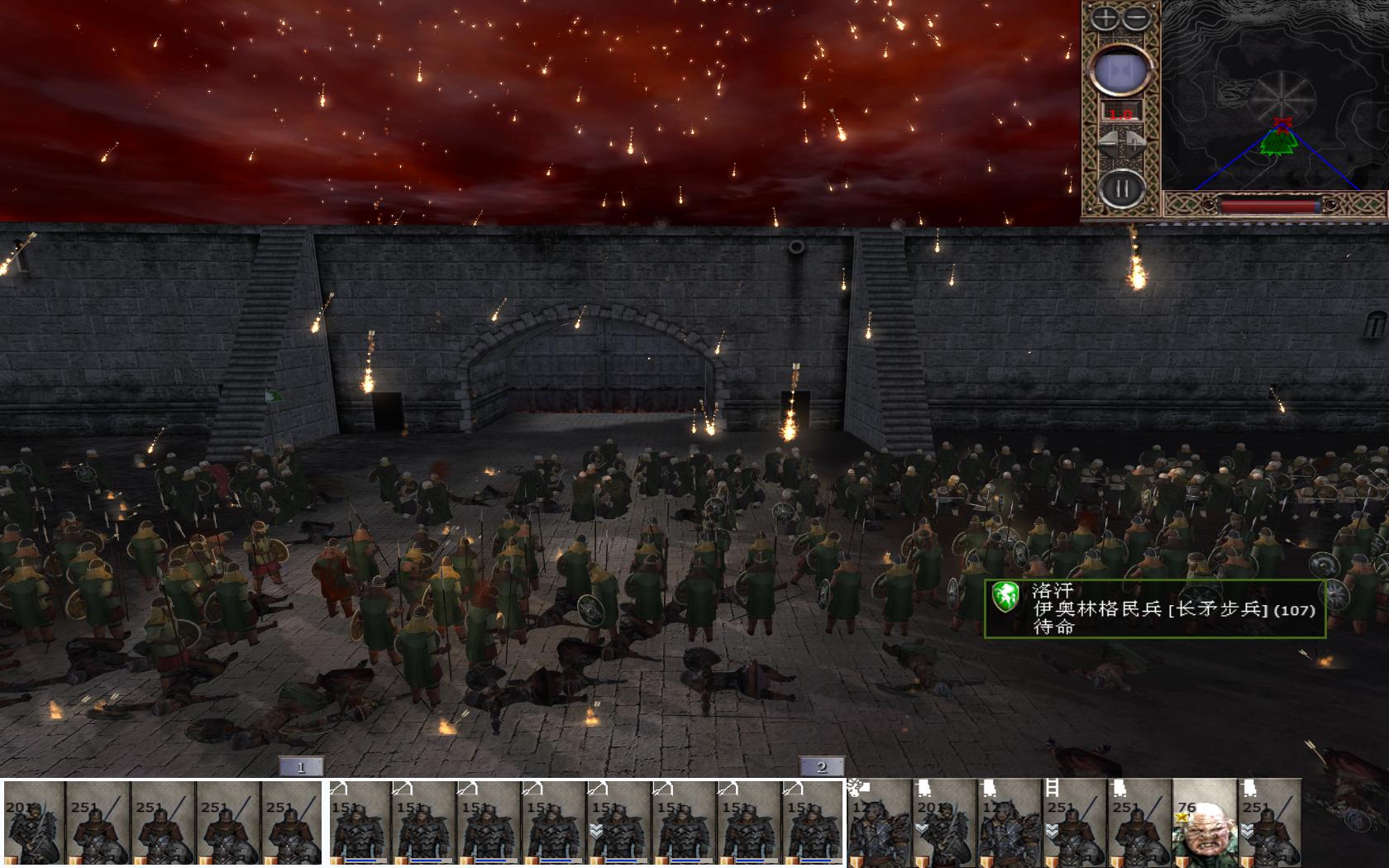The width and height of the screenshot is (1389, 868).
Task: Select the general's unit card with 76 men
Action: click(1204, 823)
